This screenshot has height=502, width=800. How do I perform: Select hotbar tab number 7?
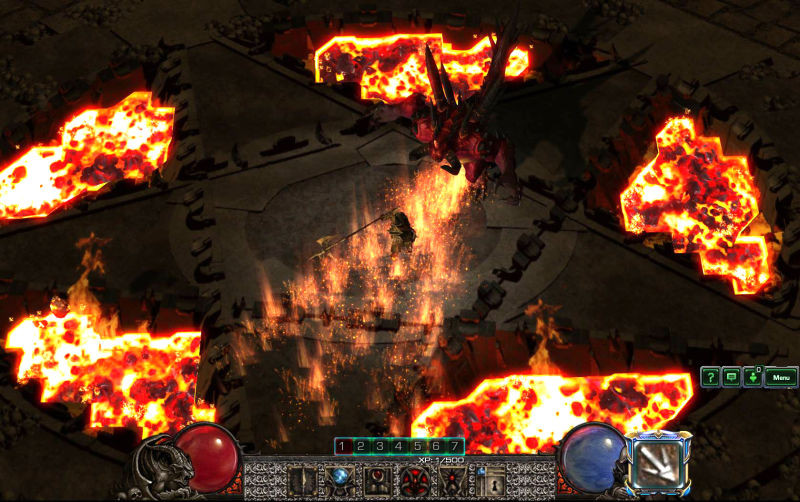[455, 446]
